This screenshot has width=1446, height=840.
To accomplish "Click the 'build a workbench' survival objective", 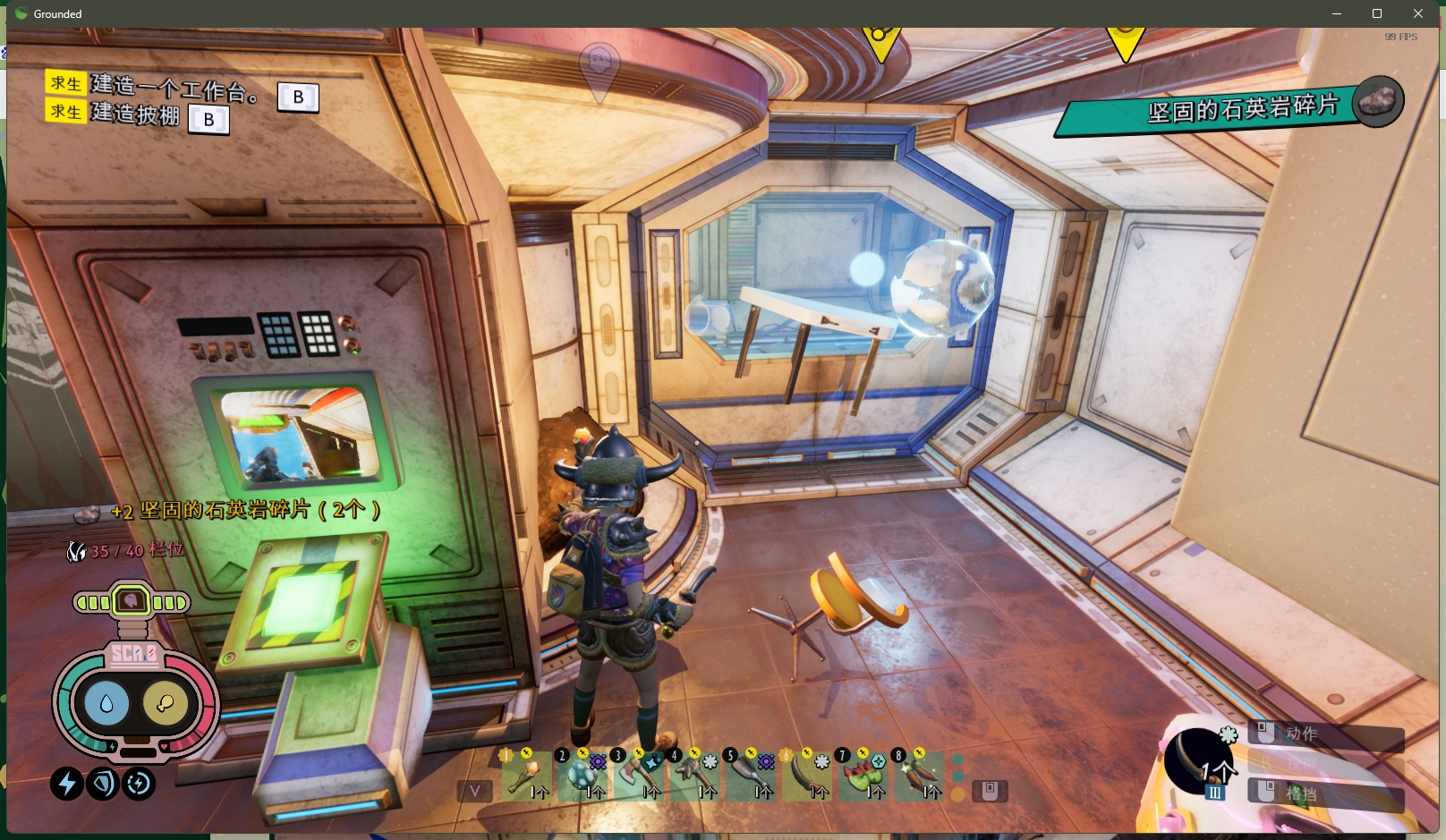I will point(174,89).
